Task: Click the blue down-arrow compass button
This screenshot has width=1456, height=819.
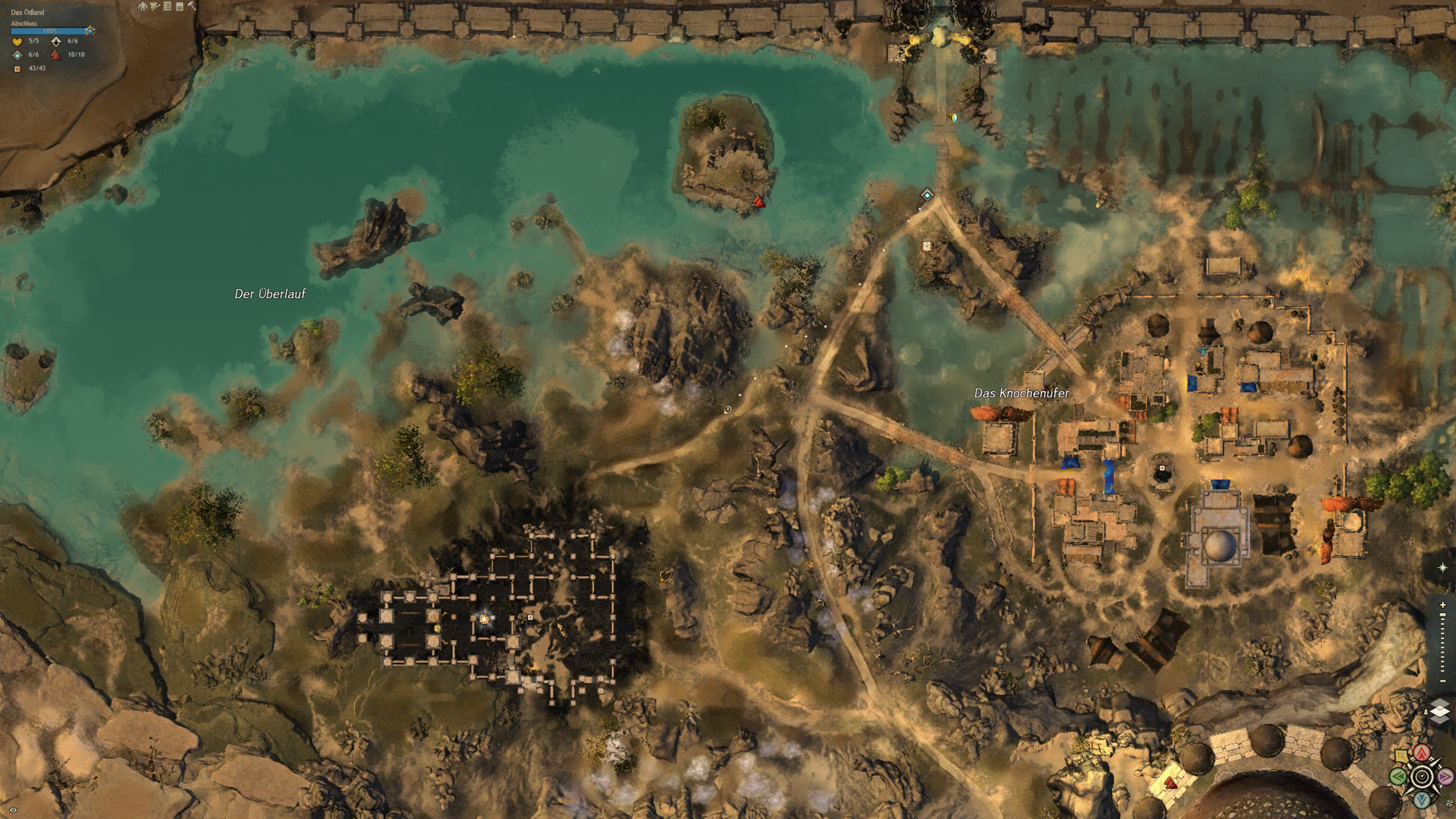Action: coord(1422,800)
